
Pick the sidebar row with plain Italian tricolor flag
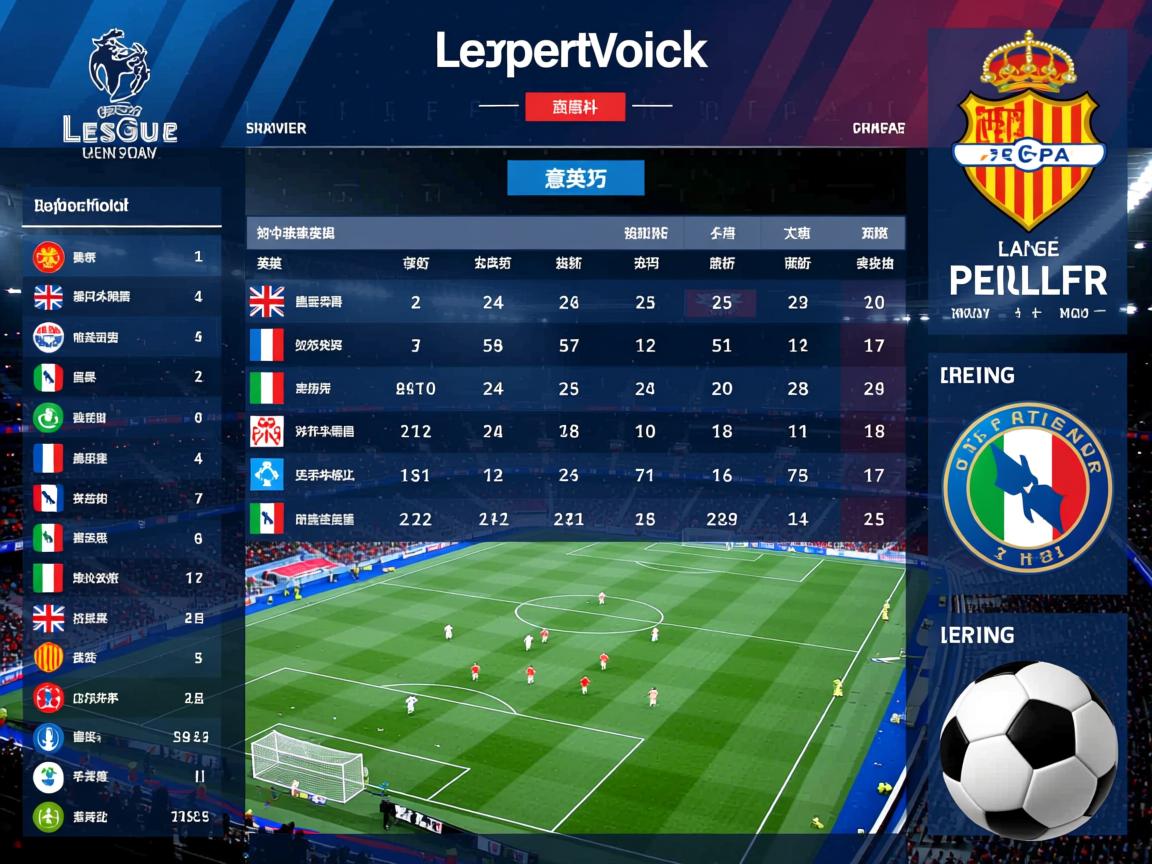click(122, 577)
